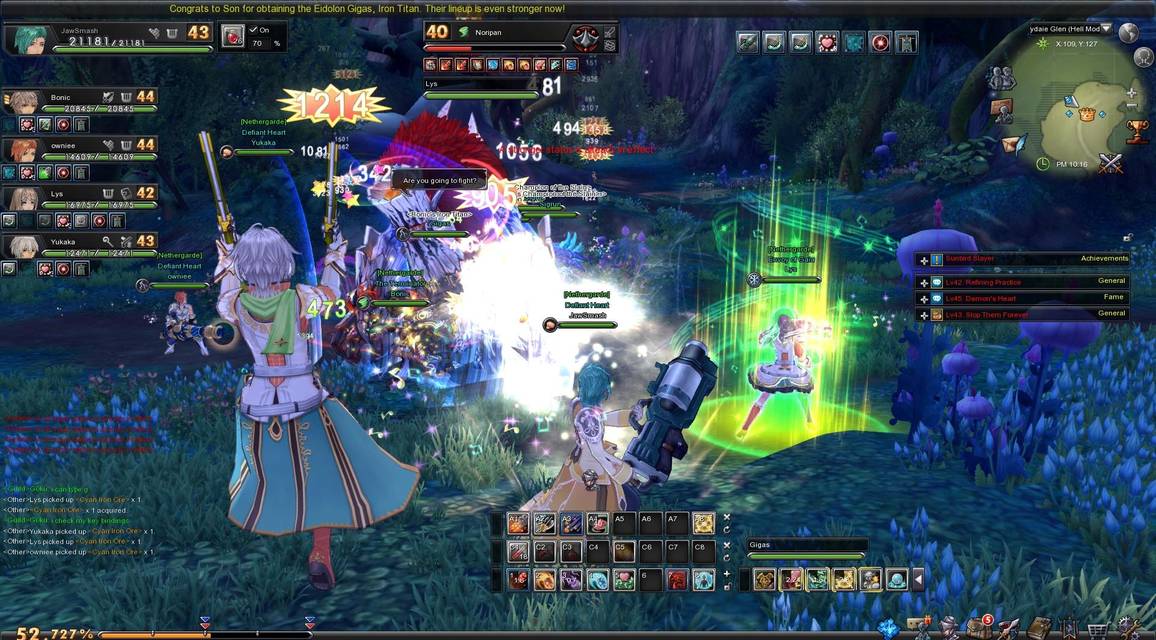
Task: Activate the heart skill in hotbar slot 5
Action: (x=624, y=579)
